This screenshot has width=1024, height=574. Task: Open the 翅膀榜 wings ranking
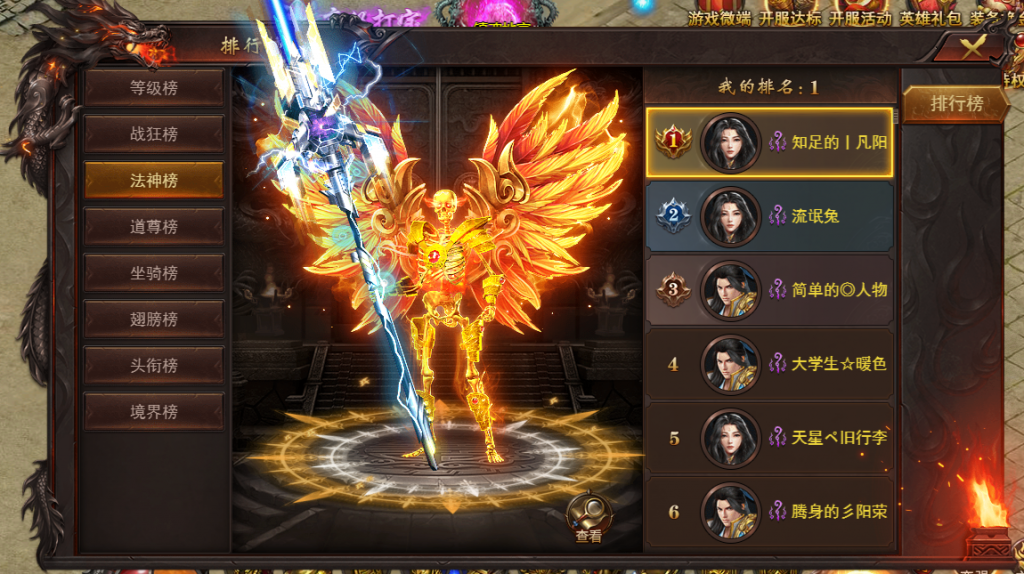[x=153, y=319]
